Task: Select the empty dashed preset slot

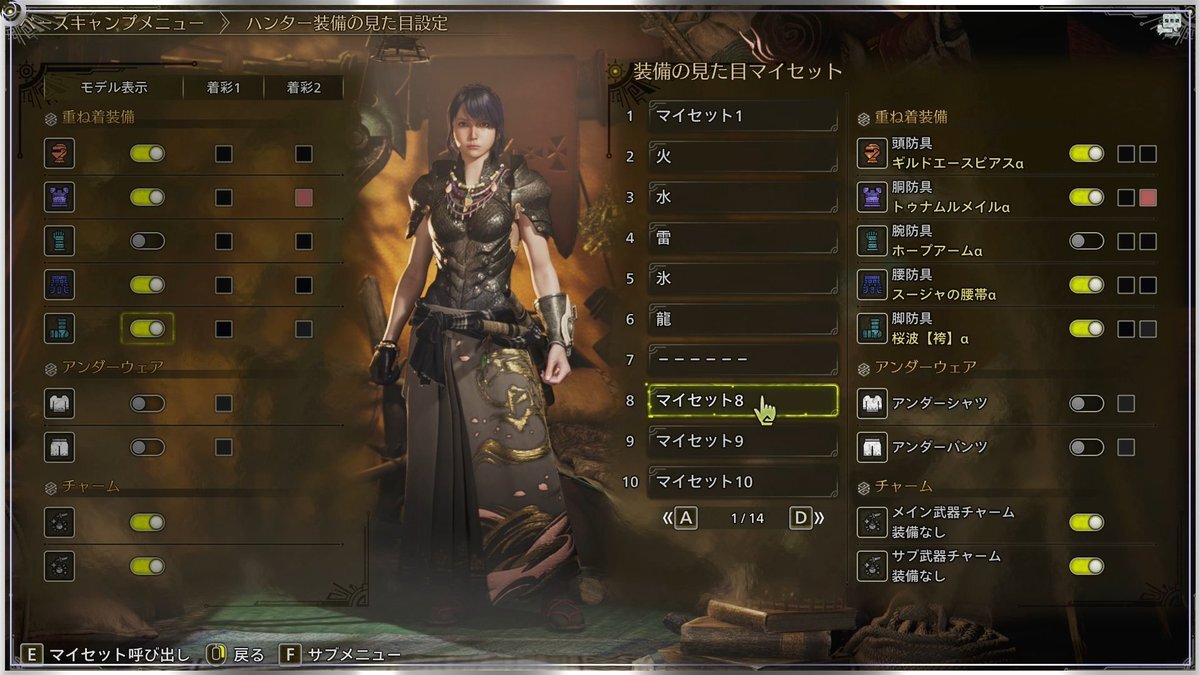Action: tap(742, 360)
